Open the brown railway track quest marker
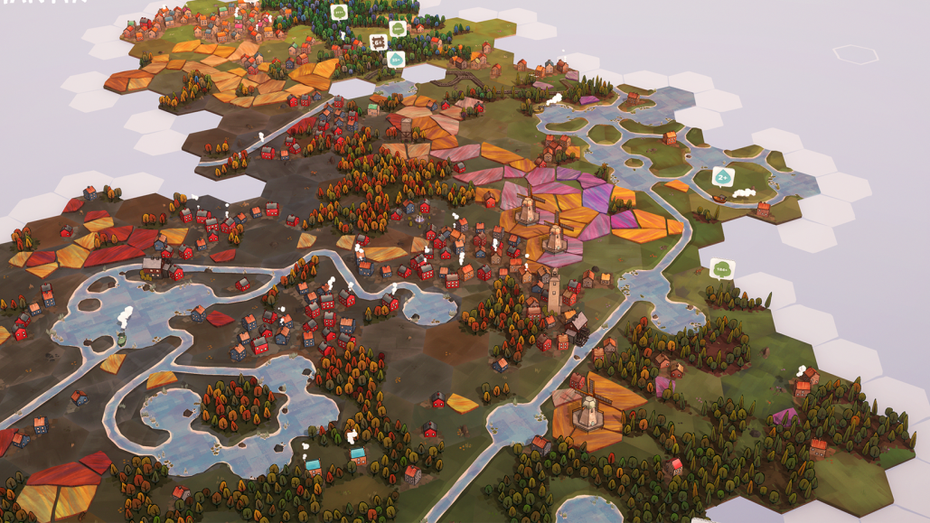The height and width of the screenshot is (523, 930). 379,42
